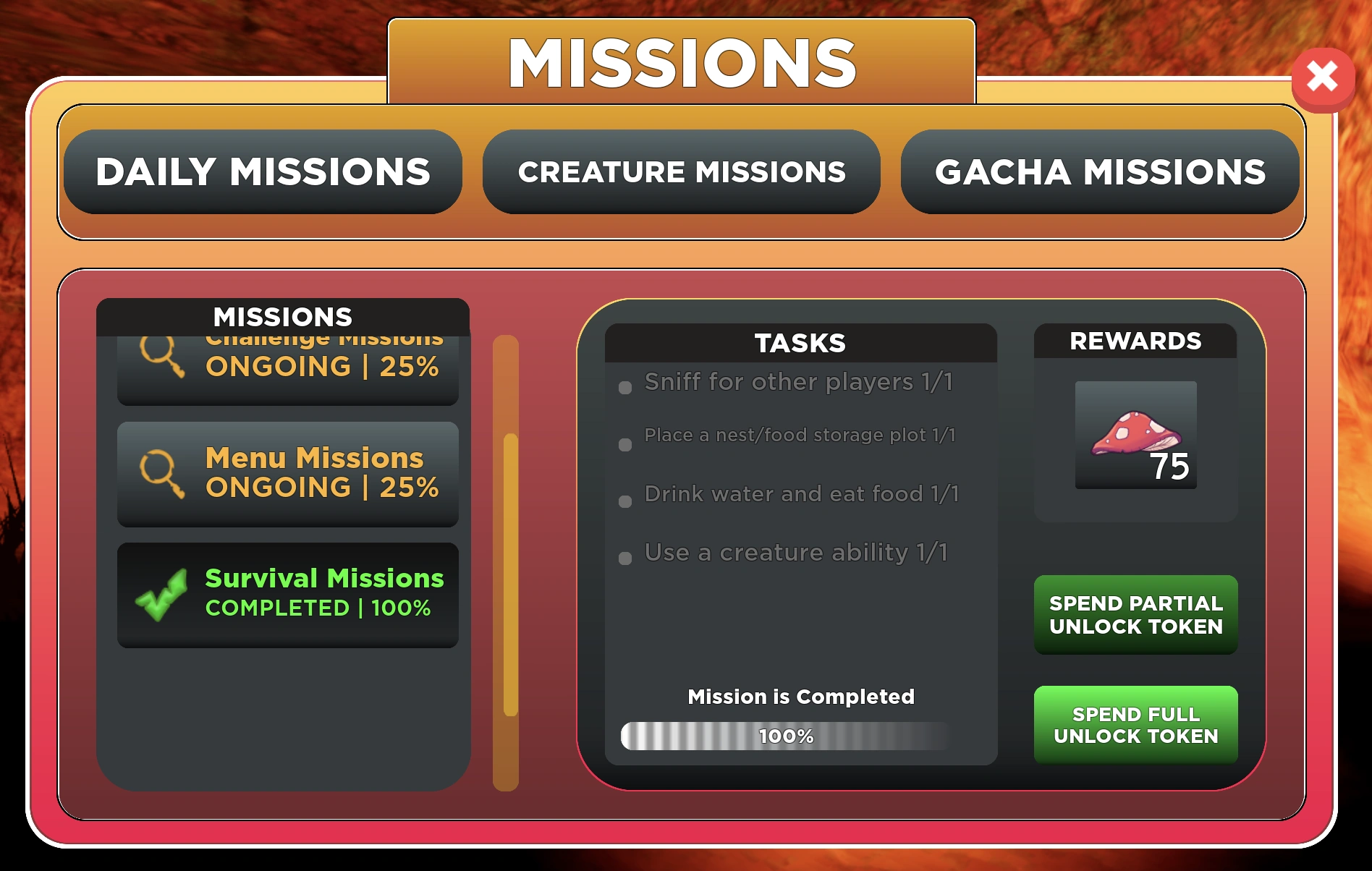
Task: Switch to the Creature Missions tab
Action: 682,172
